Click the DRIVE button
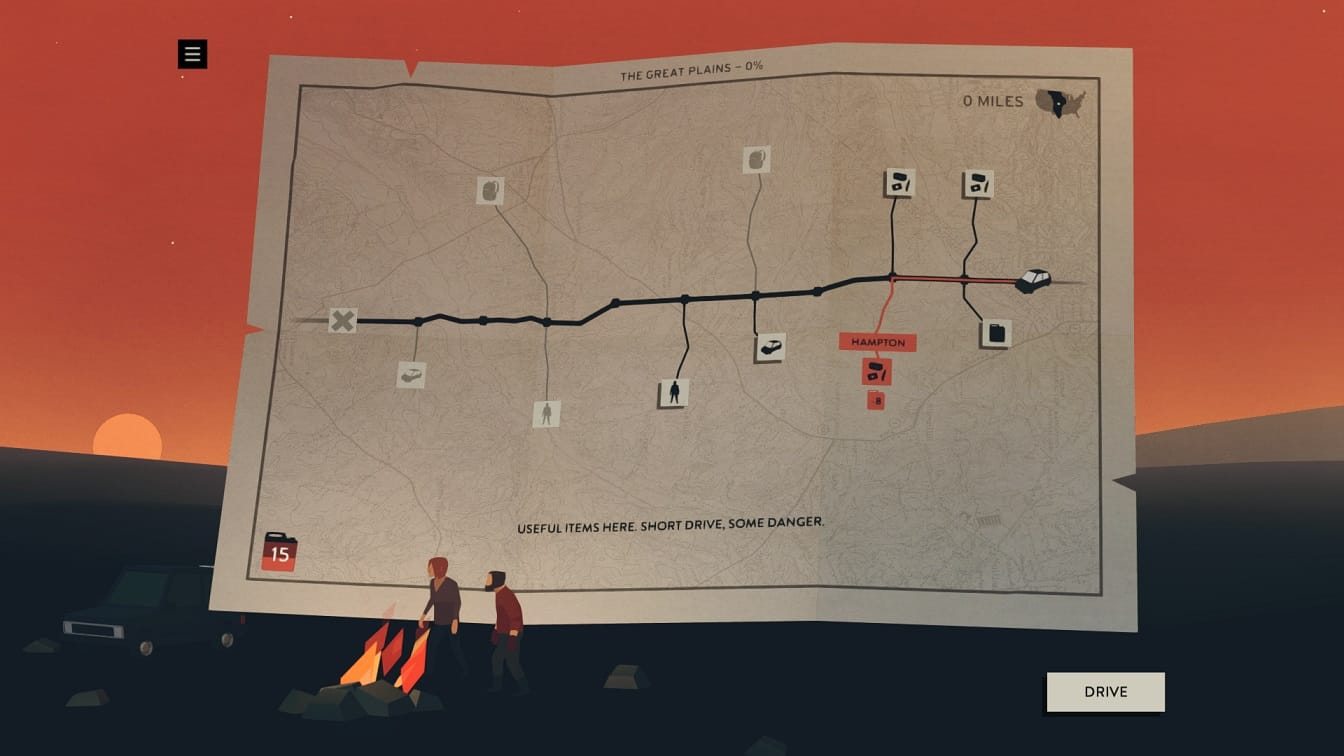The image size is (1344, 756). (1104, 691)
